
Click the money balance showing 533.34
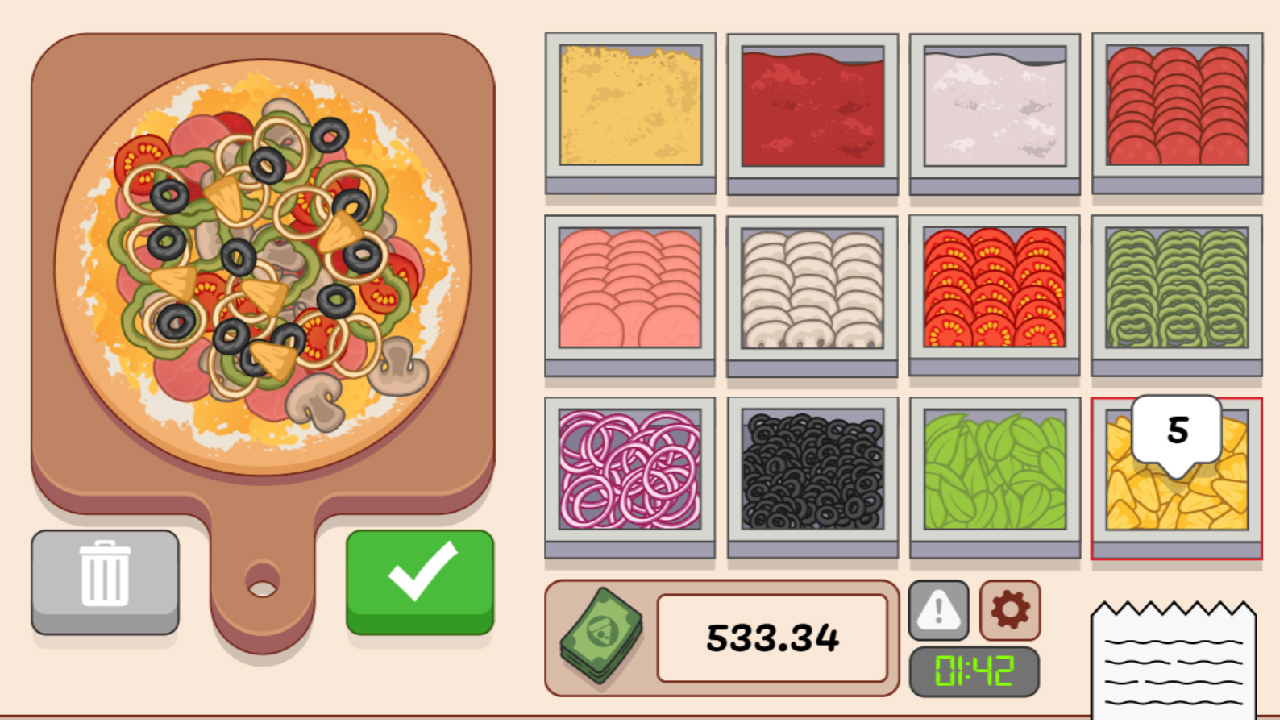click(773, 637)
